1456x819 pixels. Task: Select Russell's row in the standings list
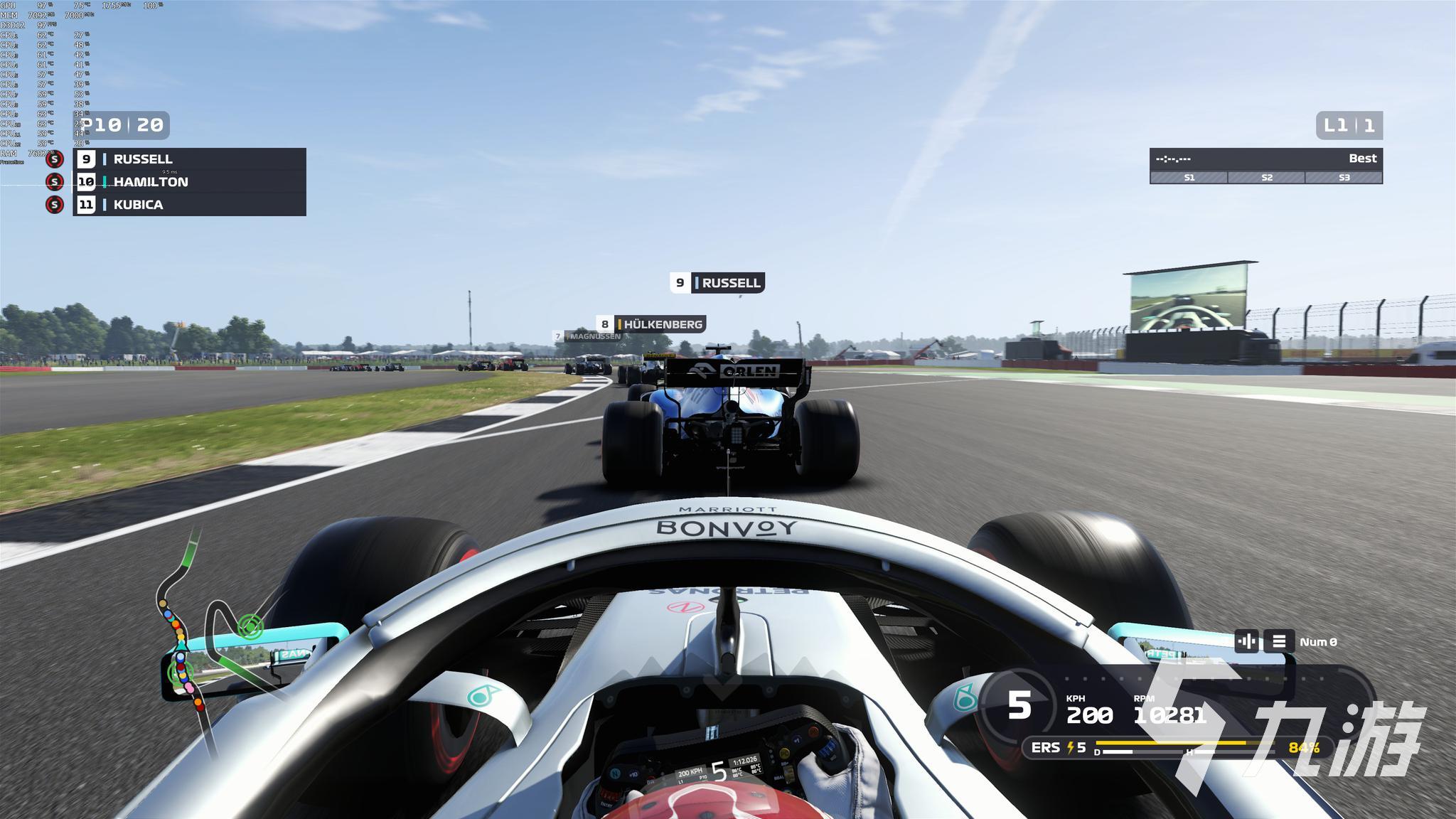(189, 159)
